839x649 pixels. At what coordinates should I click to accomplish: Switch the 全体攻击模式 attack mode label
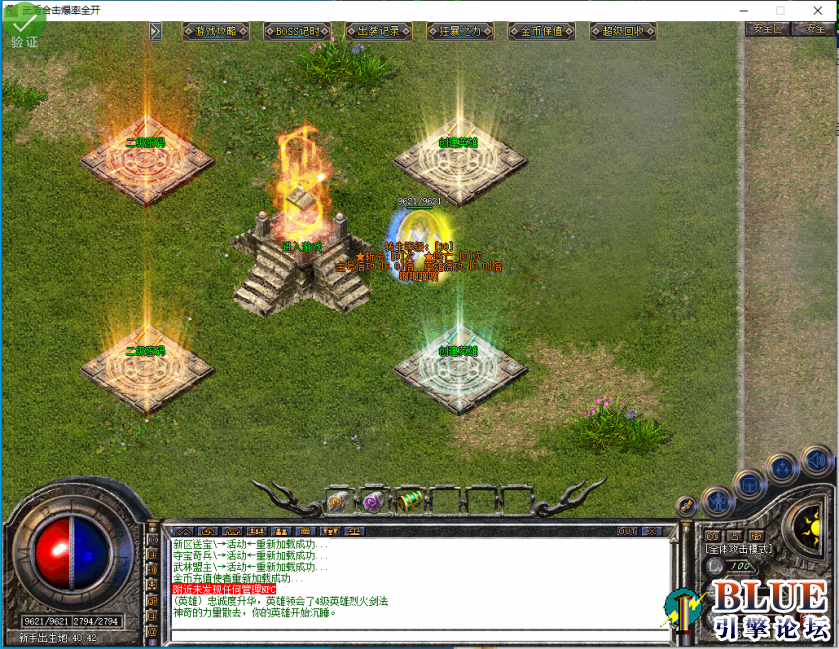[x=738, y=549]
